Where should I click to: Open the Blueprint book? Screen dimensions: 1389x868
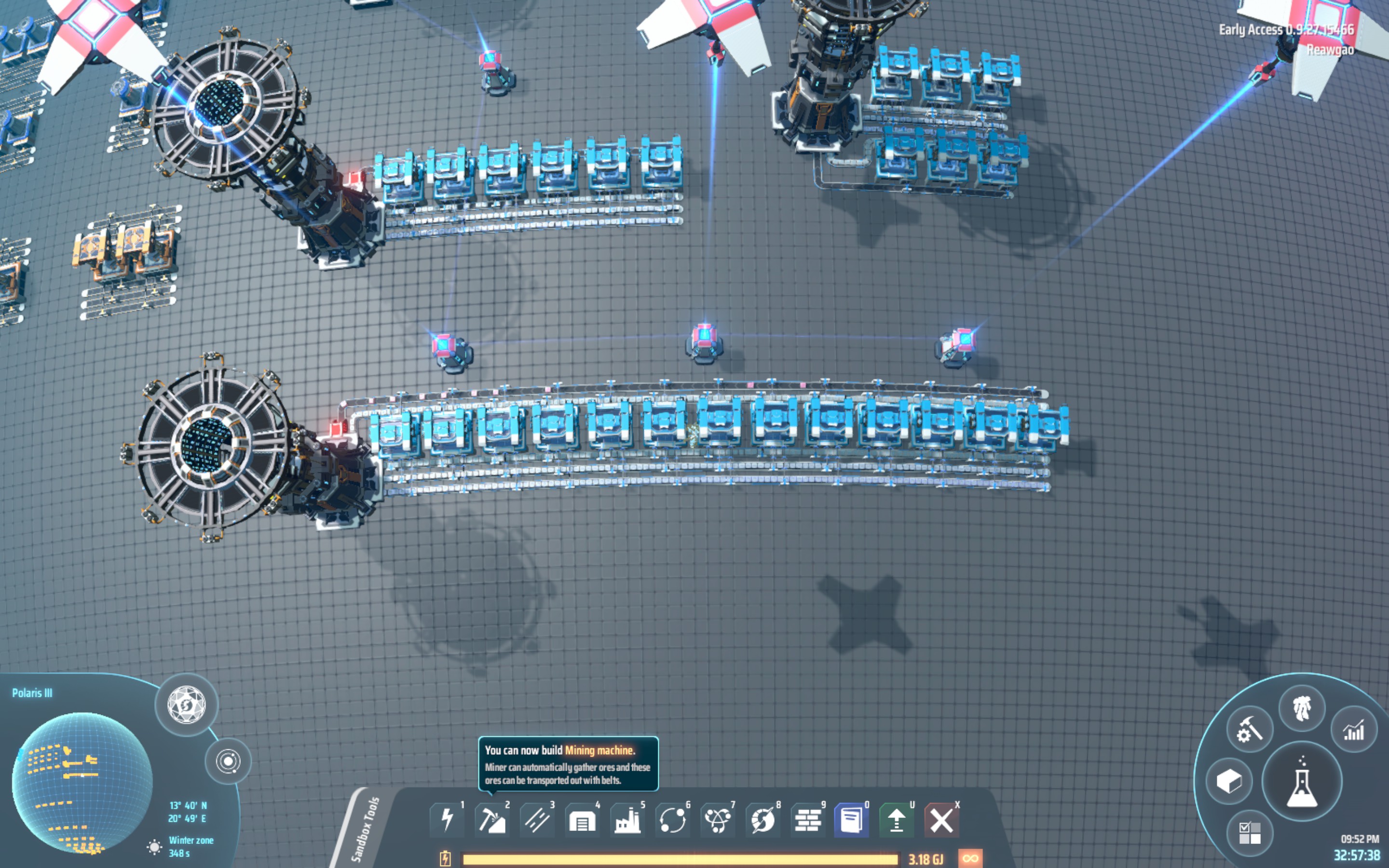[852, 820]
